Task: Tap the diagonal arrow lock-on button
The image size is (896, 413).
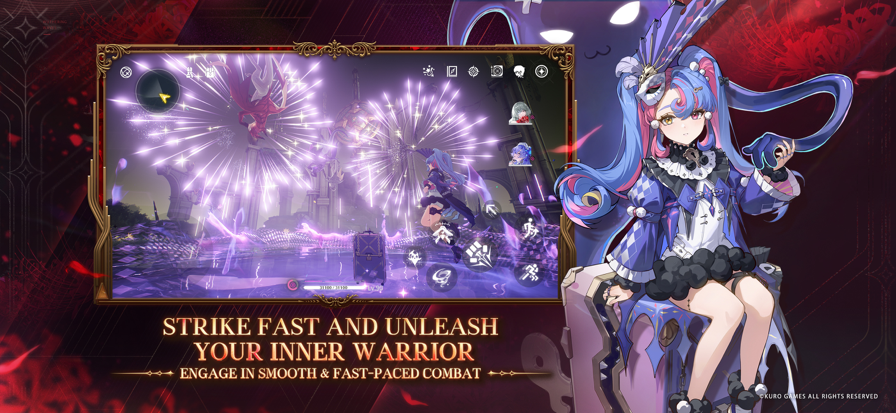Action: coord(491,211)
